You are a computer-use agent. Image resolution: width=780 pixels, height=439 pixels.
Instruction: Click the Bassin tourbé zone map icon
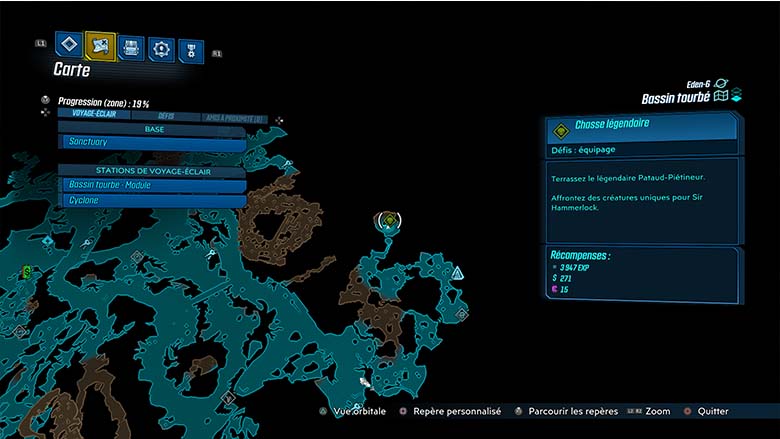tap(722, 97)
